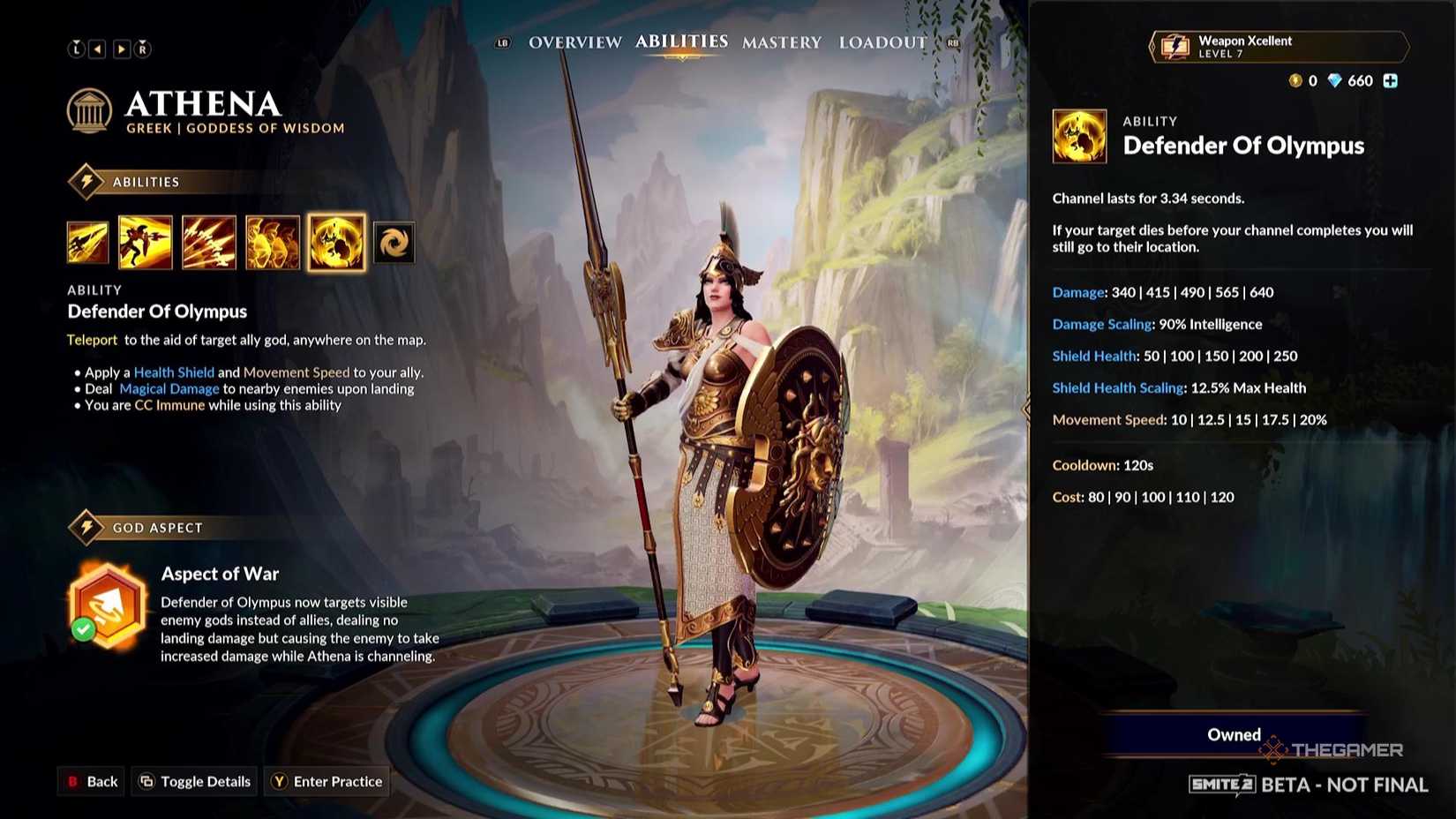
Task: Select the shield wall ability icon
Action: pyautogui.click(x=272, y=242)
